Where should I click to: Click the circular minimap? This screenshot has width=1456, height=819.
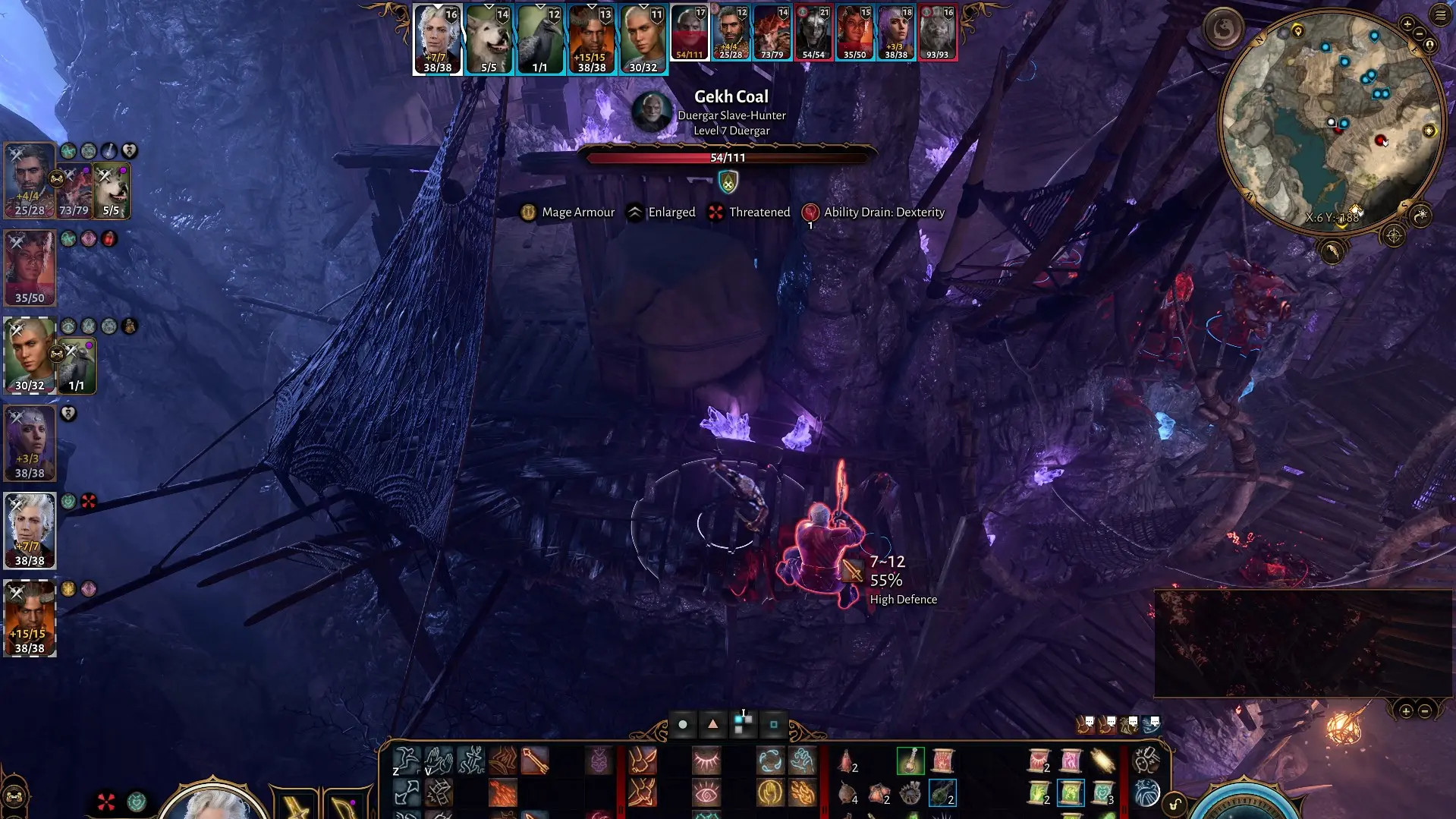click(x=1332, y=121)
